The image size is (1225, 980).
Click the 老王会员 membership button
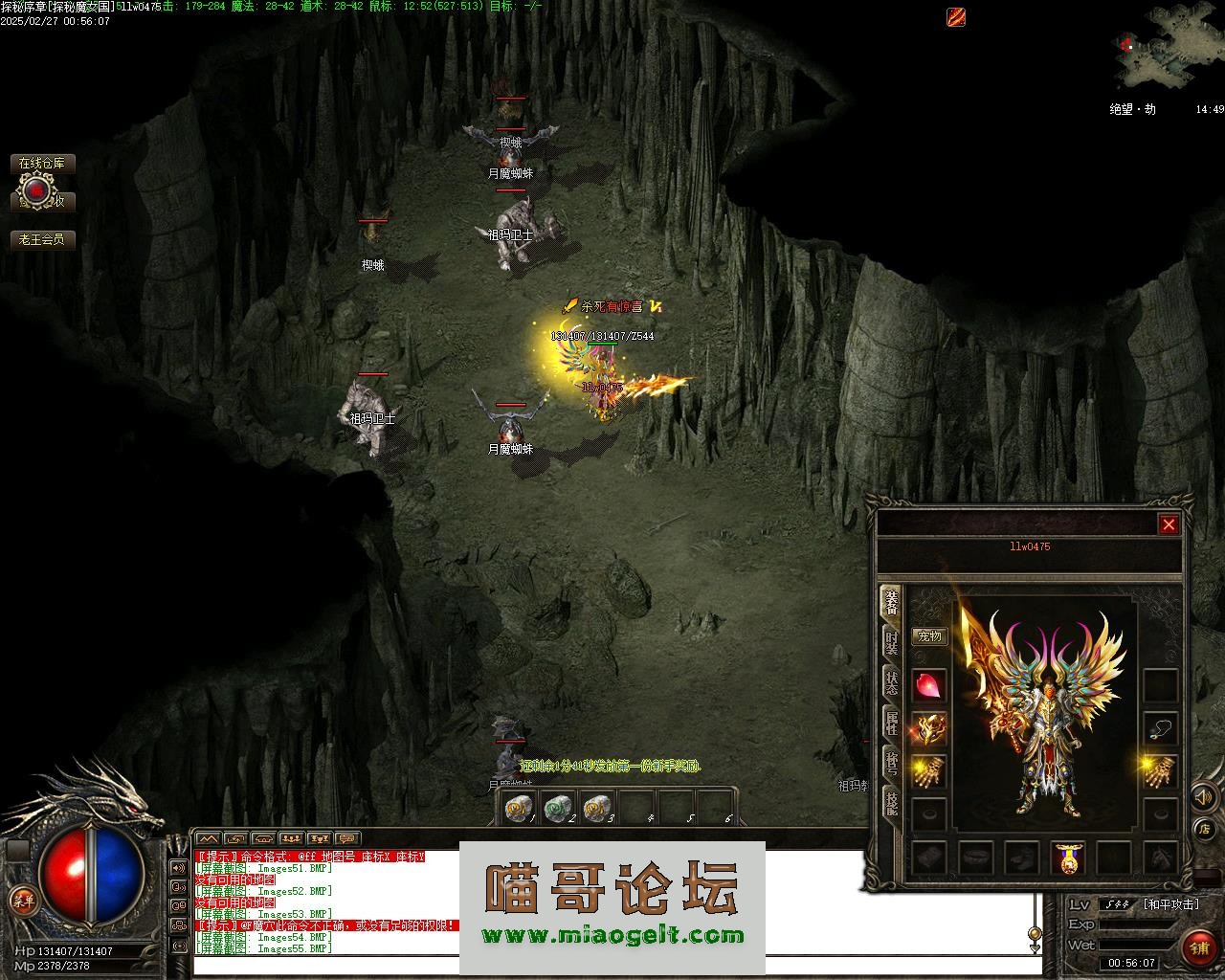point(43,240)
